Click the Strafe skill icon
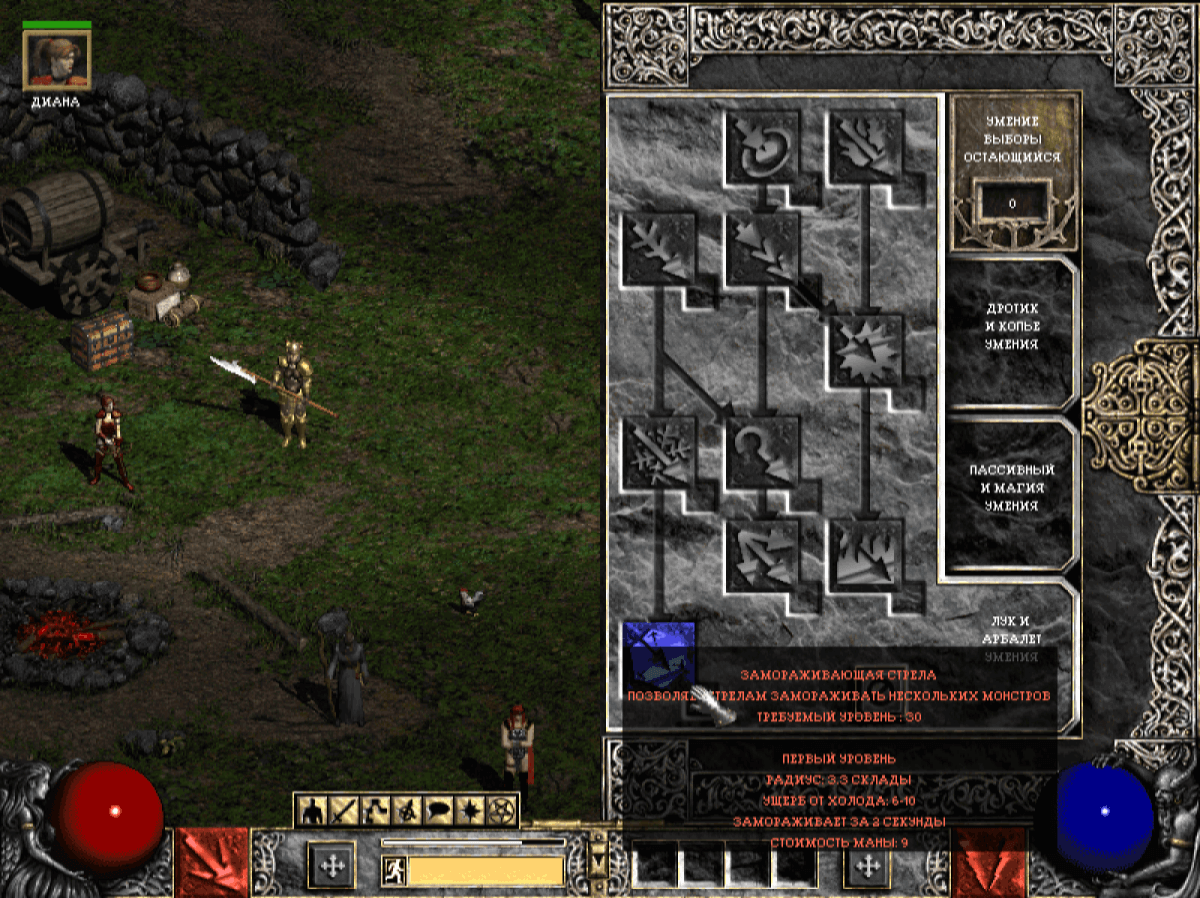Viewport: 1200px width, 898px height. click(x=762, y=555)
